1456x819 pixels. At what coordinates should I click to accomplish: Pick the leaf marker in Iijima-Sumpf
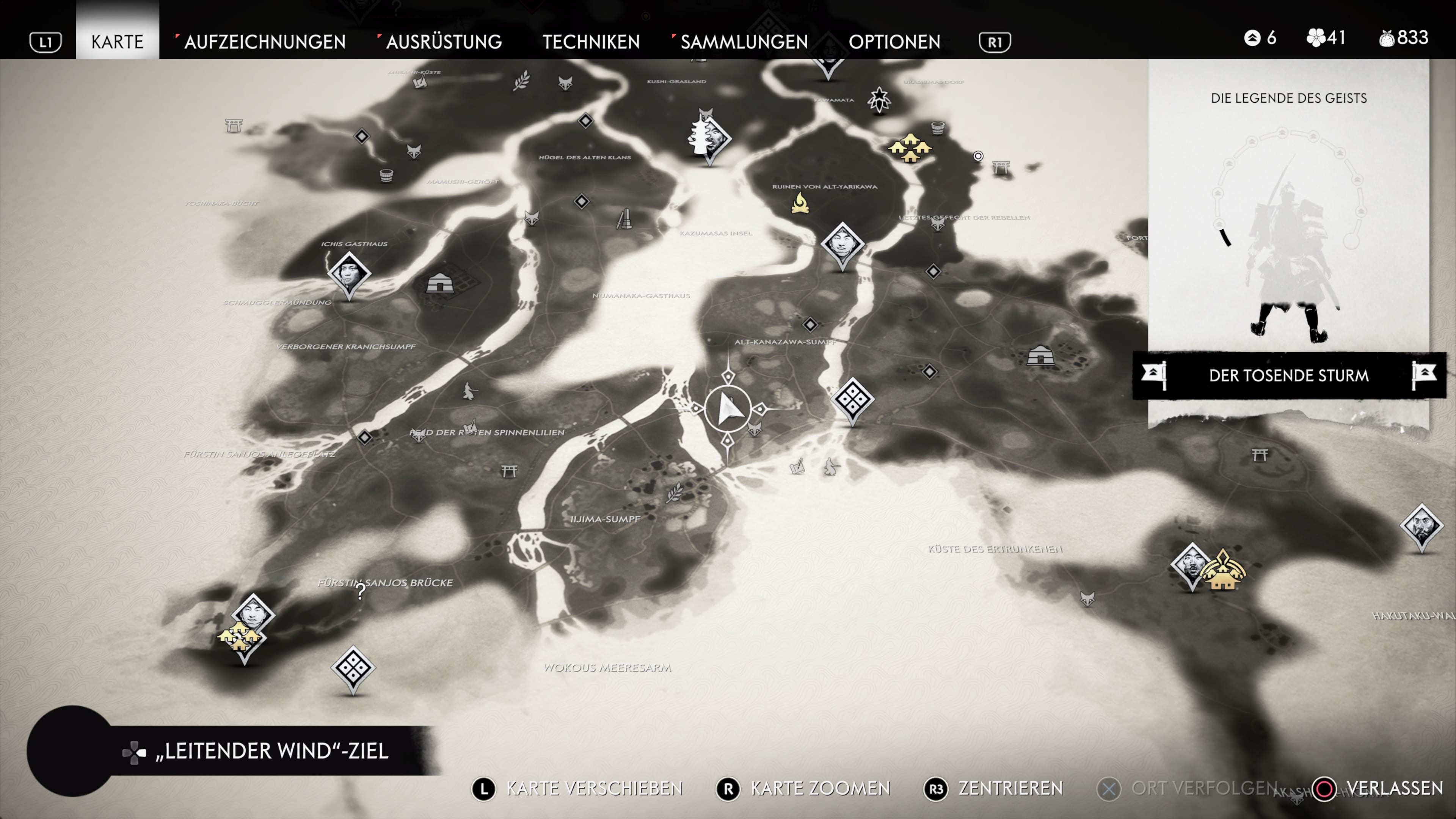pyautogui.click(x=674, y=493)
